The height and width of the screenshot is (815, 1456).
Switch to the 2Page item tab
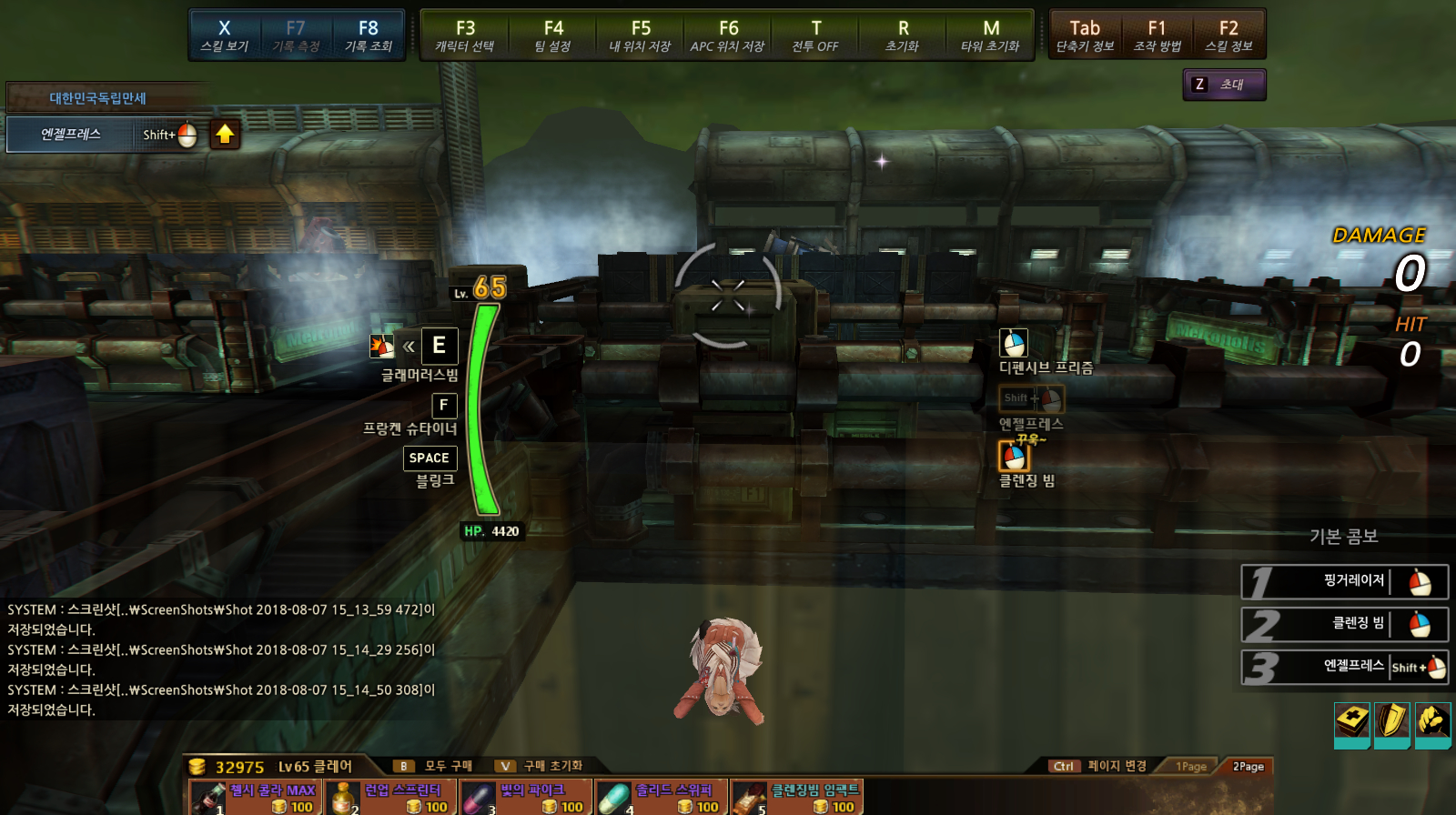coord(1248,767)
